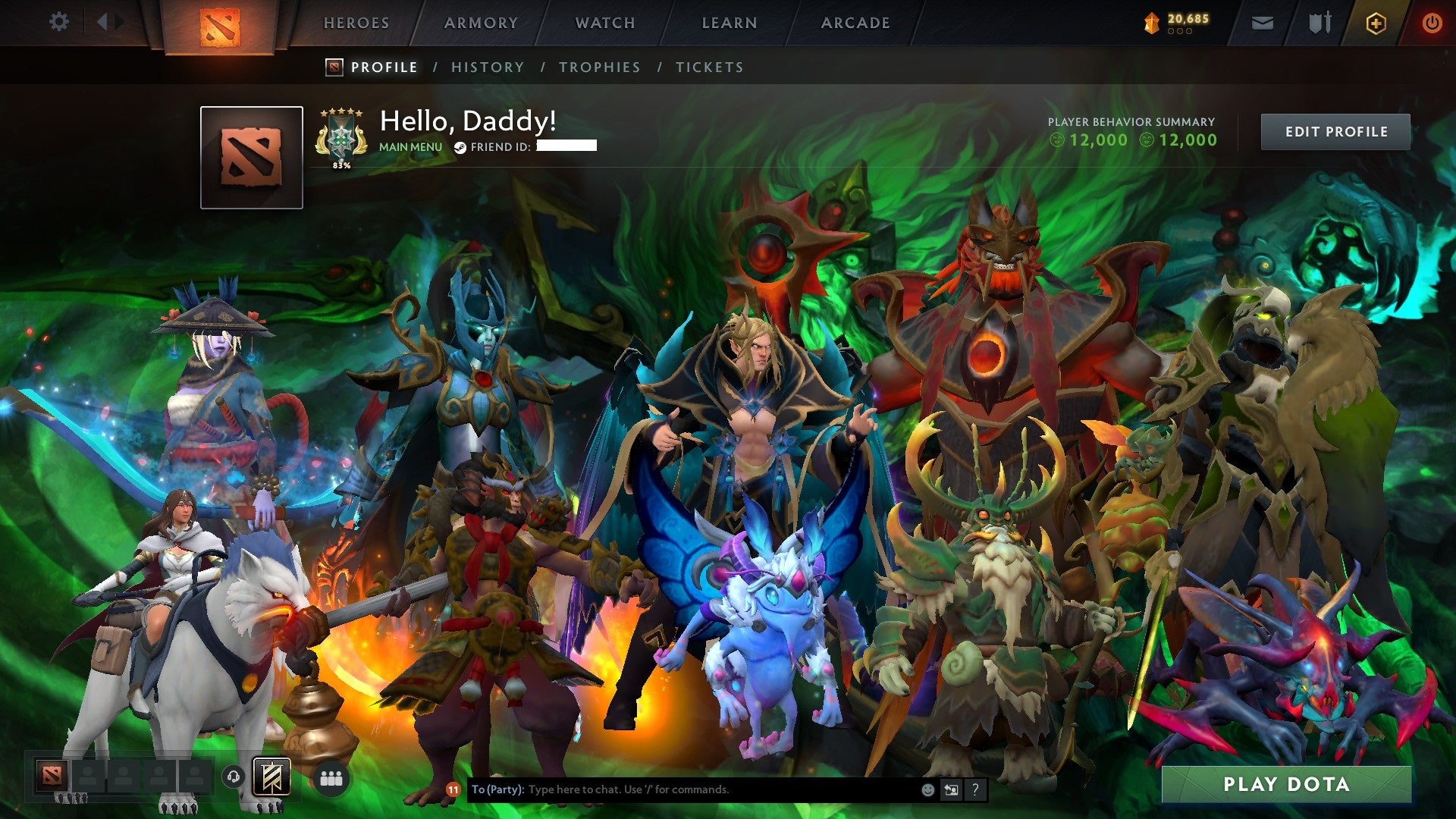
Task: Toggle the chat channel switcher beside the emoji
Action: click(952, 789)
